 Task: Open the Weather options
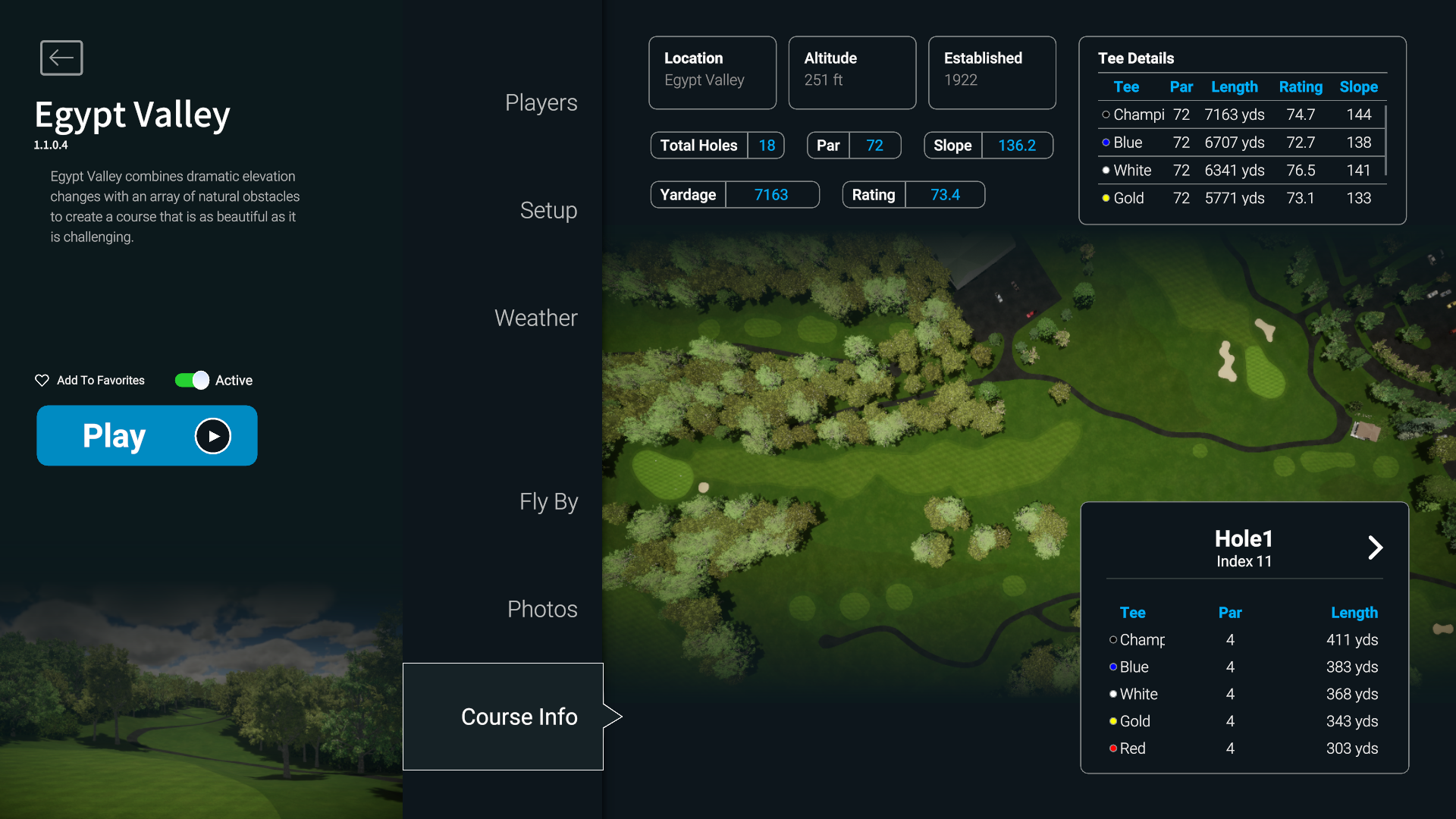click(535, 318)
